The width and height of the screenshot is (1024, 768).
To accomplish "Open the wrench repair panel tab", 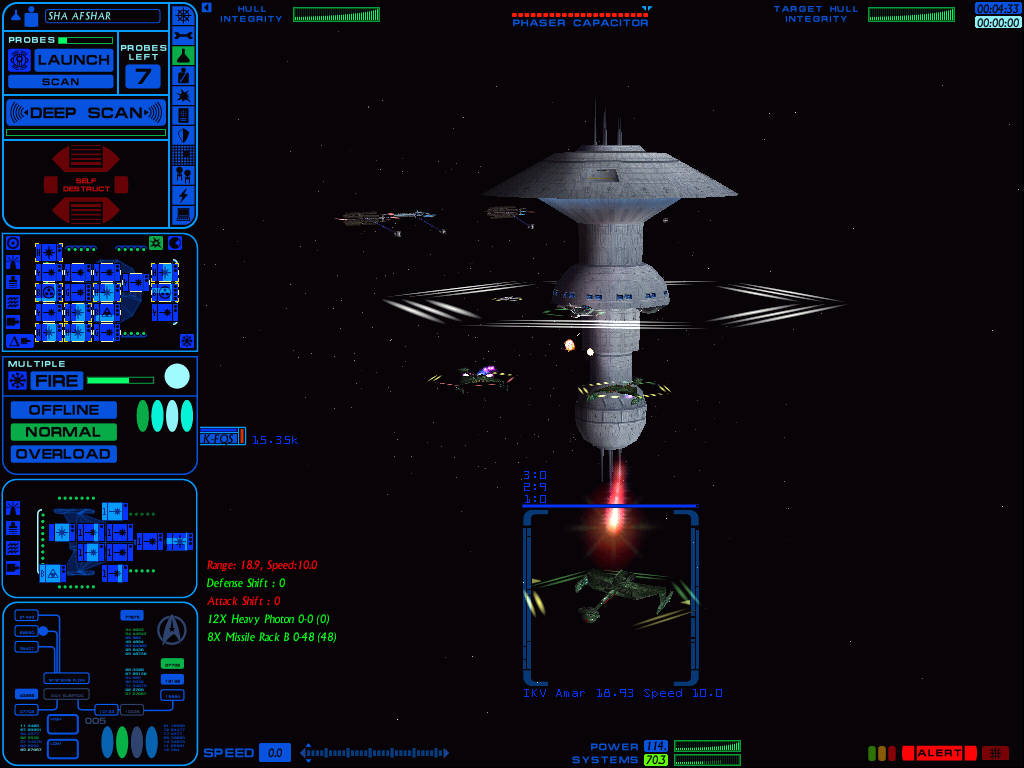I will point(183,35).
